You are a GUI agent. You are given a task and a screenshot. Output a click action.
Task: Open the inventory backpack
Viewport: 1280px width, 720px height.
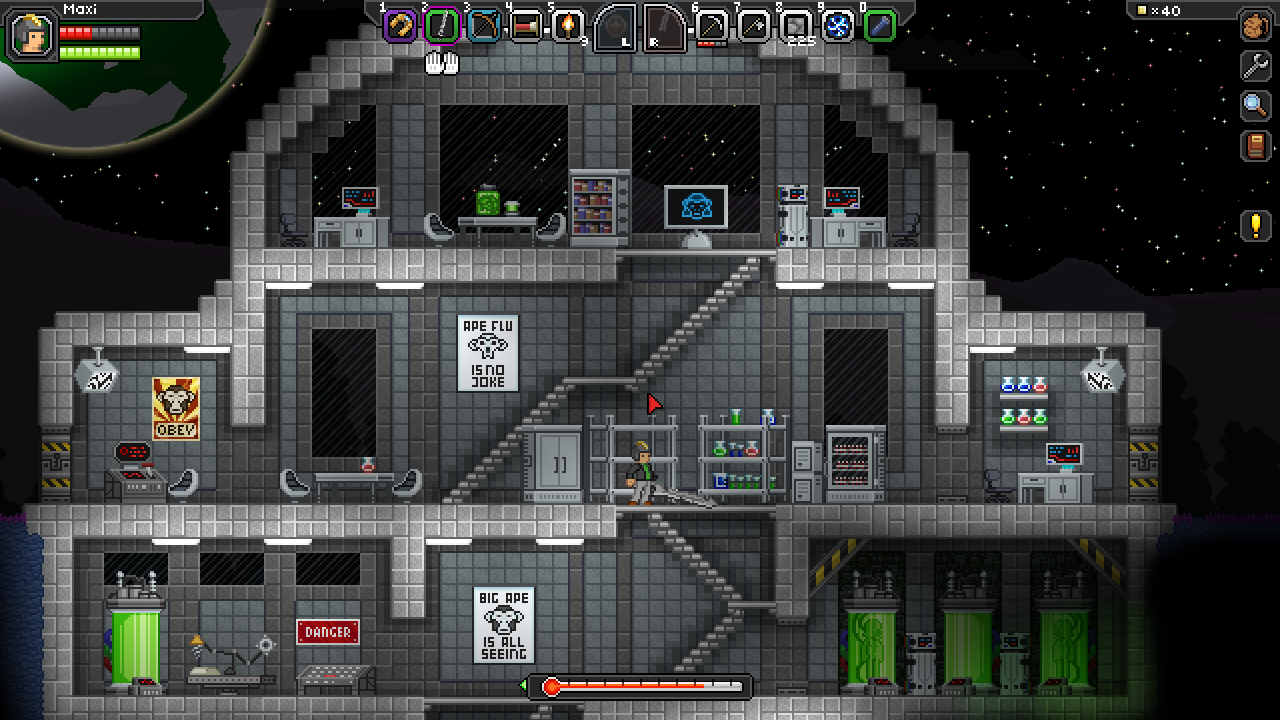point(1256,25)
